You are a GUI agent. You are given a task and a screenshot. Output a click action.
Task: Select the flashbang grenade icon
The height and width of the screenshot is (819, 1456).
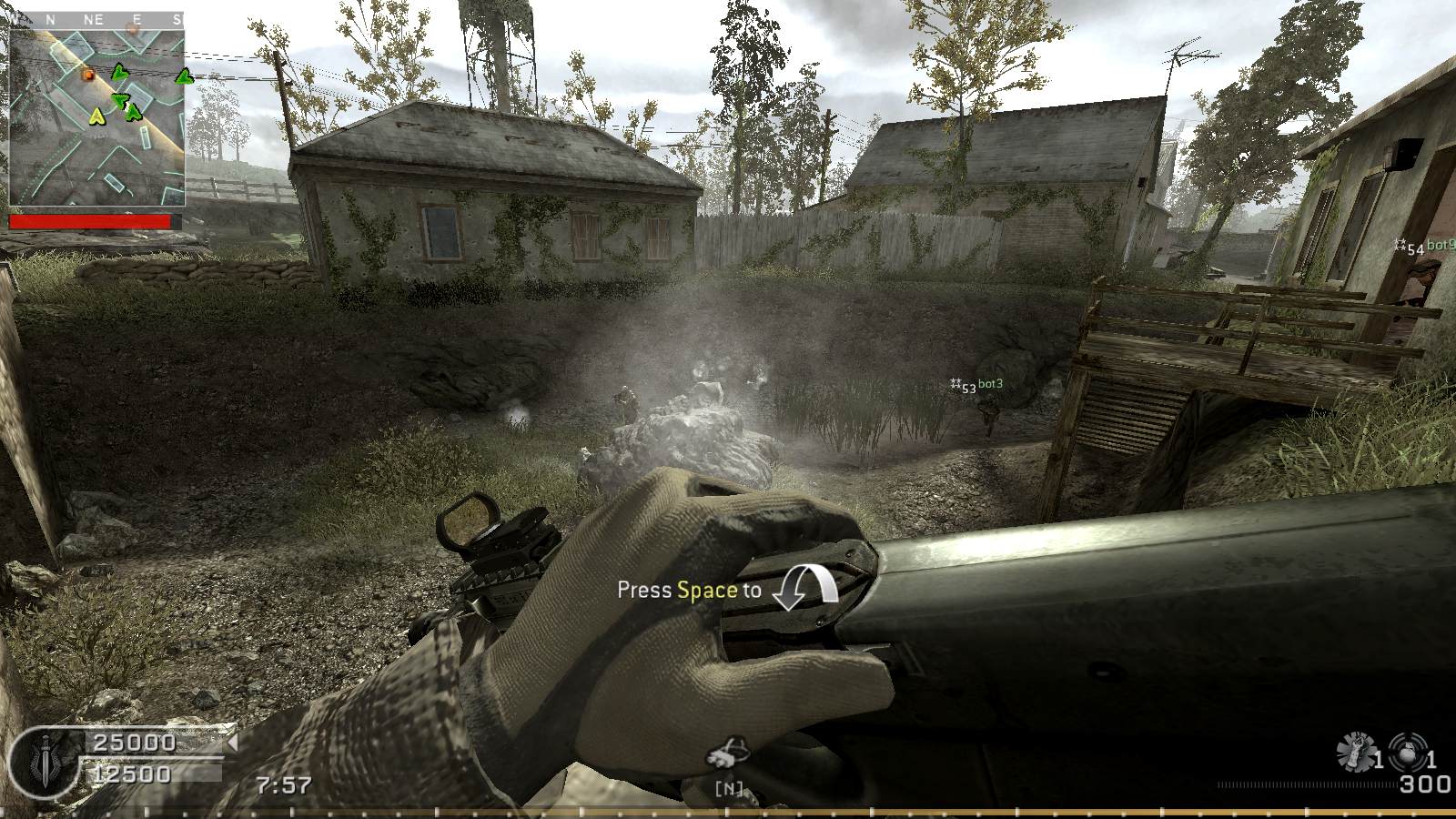pos(1355,752)
